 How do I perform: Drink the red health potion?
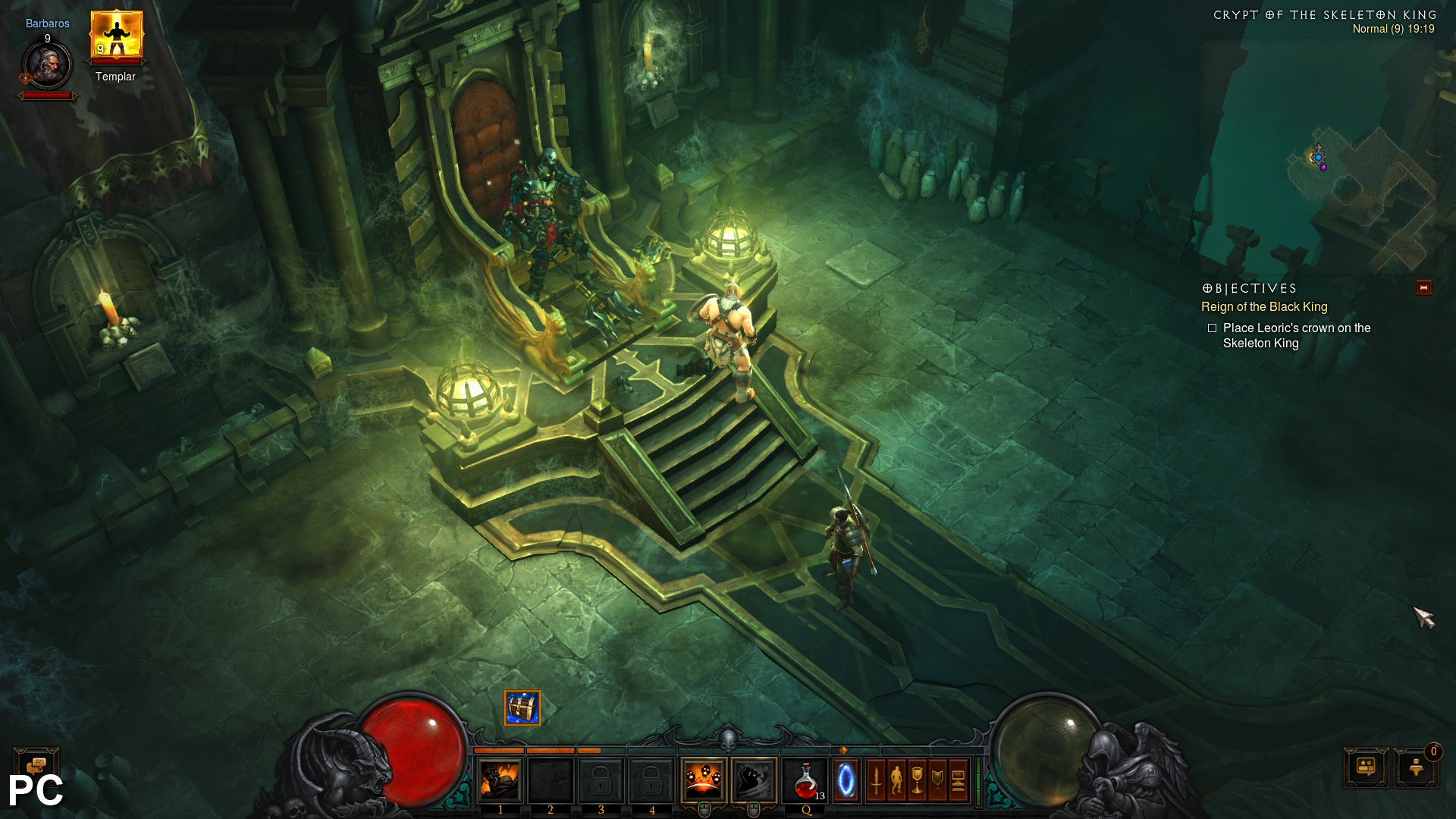click(x=806, y=781)
